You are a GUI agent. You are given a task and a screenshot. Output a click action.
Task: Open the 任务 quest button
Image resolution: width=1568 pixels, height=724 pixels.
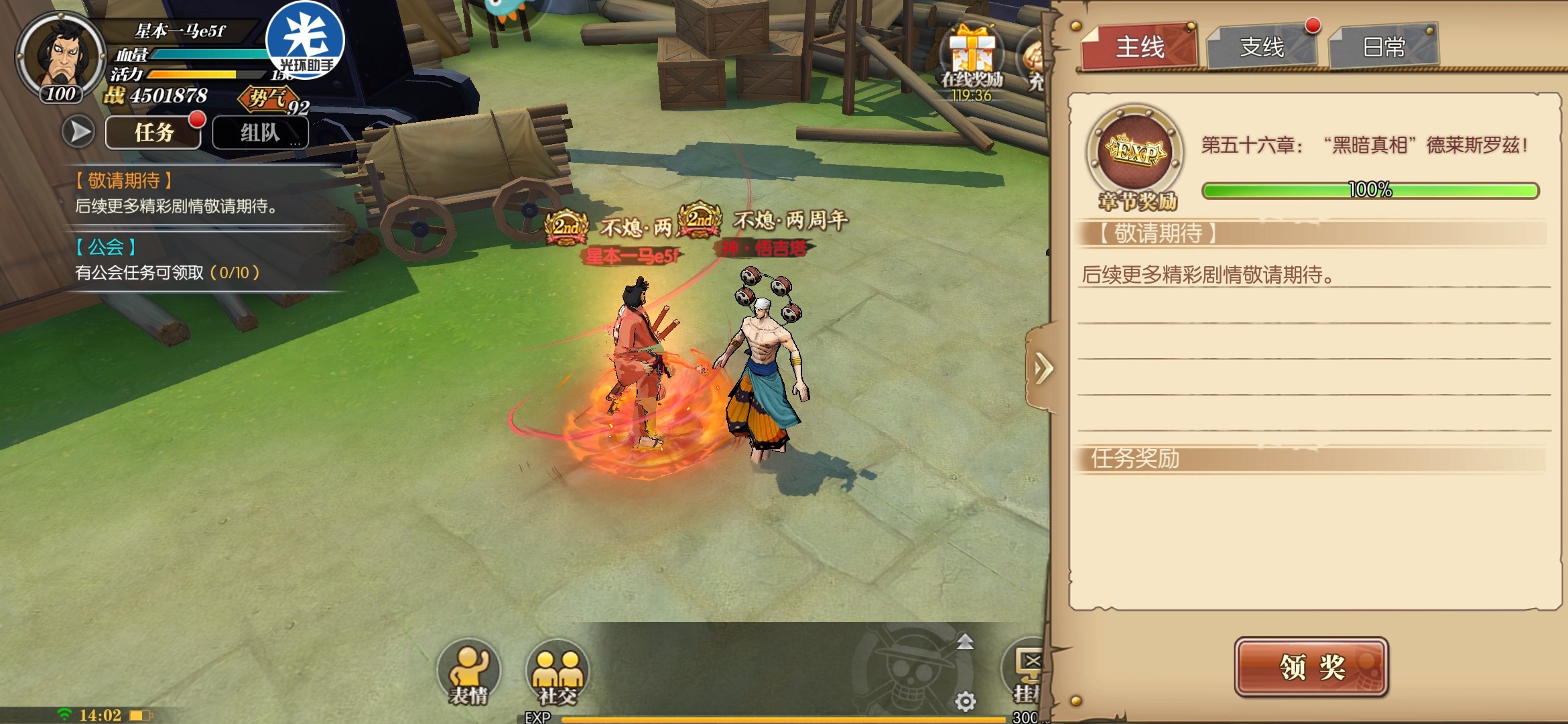tap(153, 133)
